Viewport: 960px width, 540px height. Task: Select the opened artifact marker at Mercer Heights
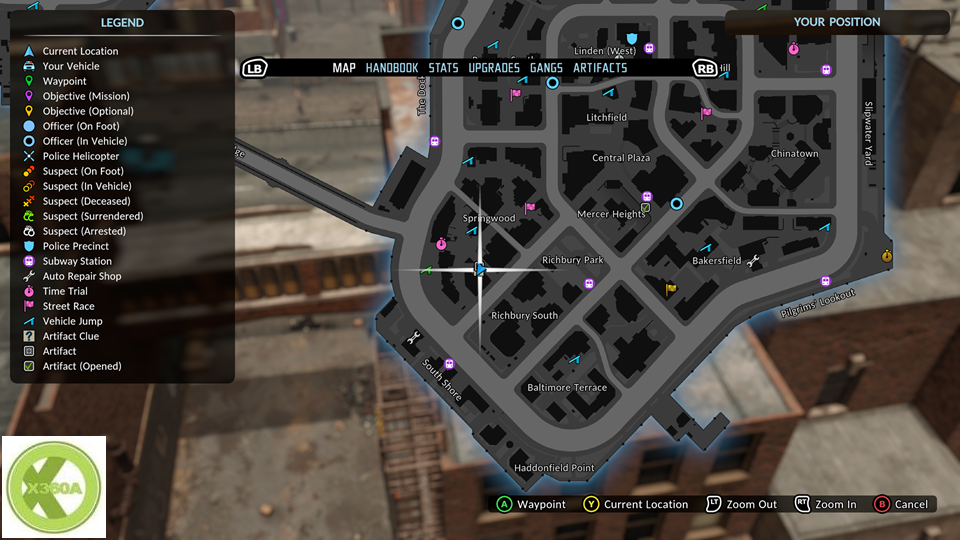pyautogui.click(x=645, y=209)
